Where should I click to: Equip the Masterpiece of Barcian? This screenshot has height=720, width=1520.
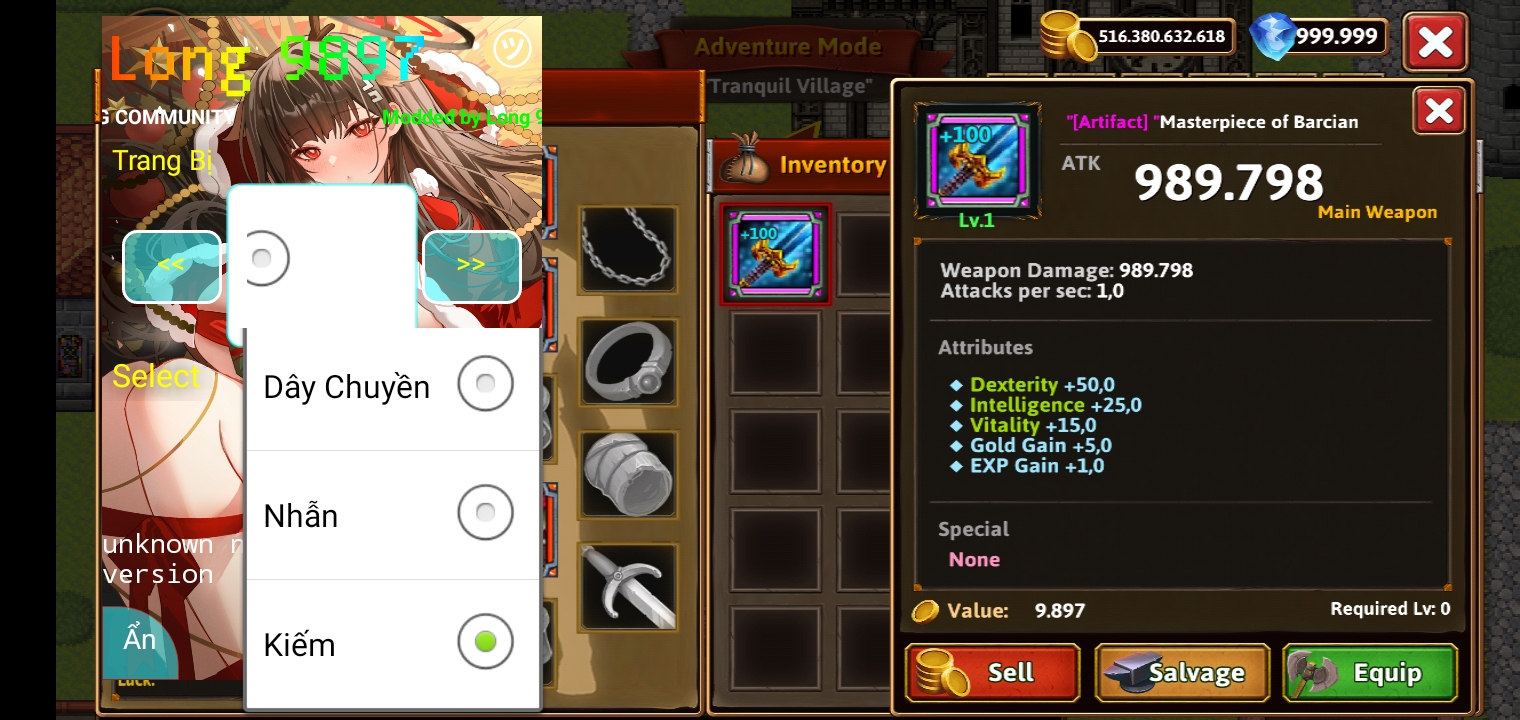[x=1370, y=672]
